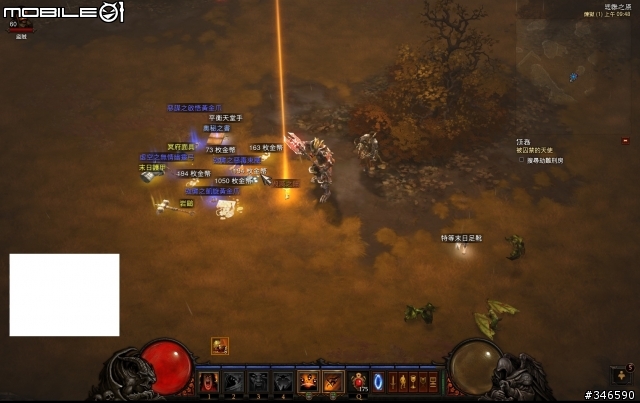Pick up the 末日護甲 item label
Screen dimensions: 640x403
tap(152, 167)
